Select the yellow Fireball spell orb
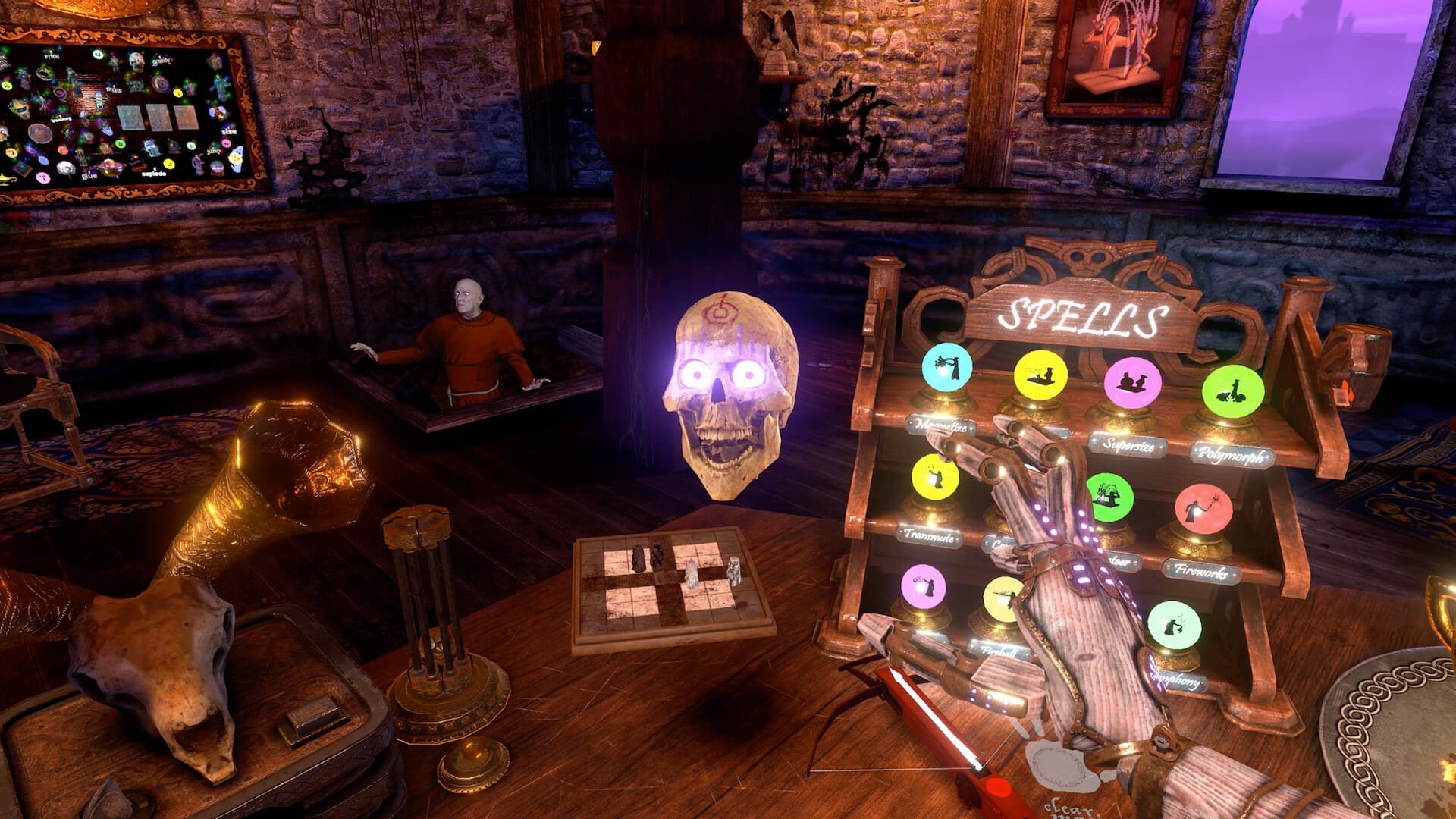This screenshot has width=1456, height=819. [x=1002, y=599]
